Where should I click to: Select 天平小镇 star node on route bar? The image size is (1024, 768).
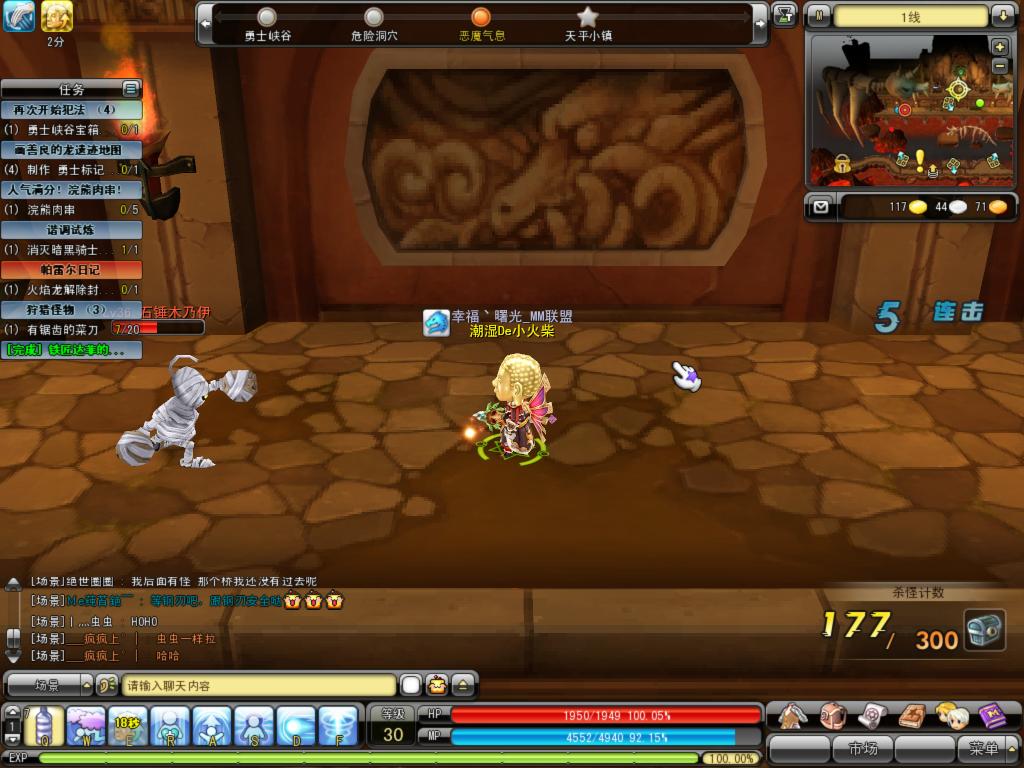pyautogui.click(x=588, y=17)
